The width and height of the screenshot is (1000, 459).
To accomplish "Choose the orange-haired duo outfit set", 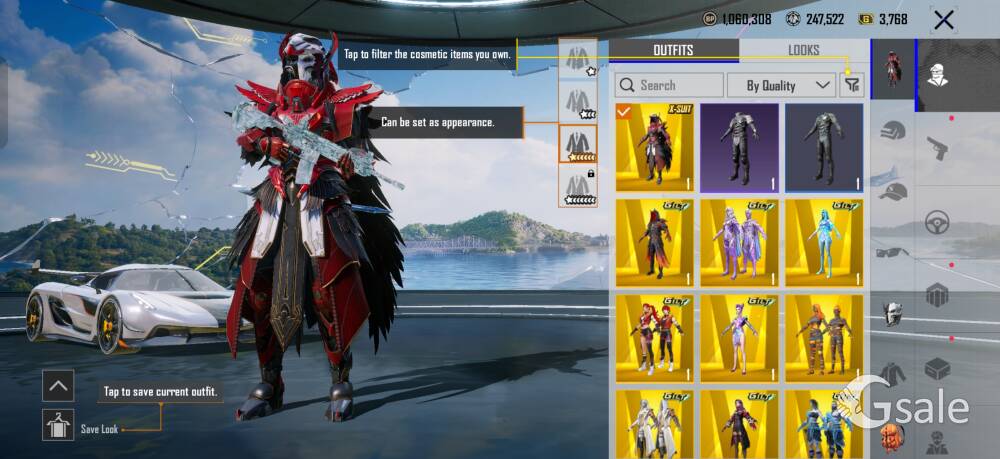I will tap(824, 338).
